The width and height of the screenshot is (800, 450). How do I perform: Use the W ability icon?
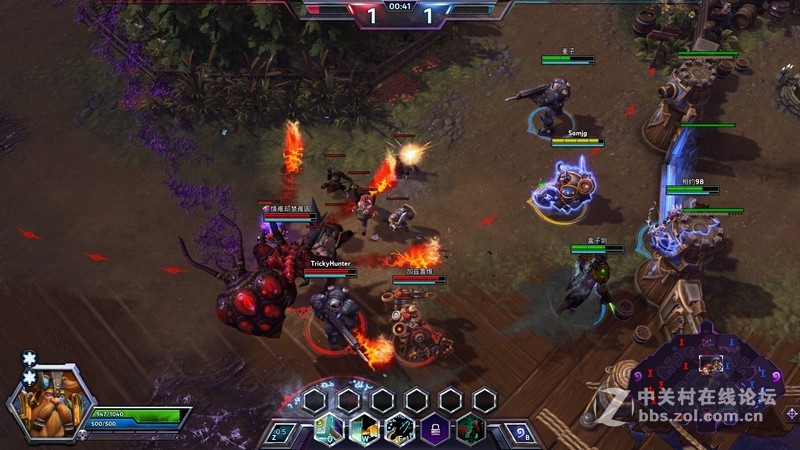coord(364,430)
